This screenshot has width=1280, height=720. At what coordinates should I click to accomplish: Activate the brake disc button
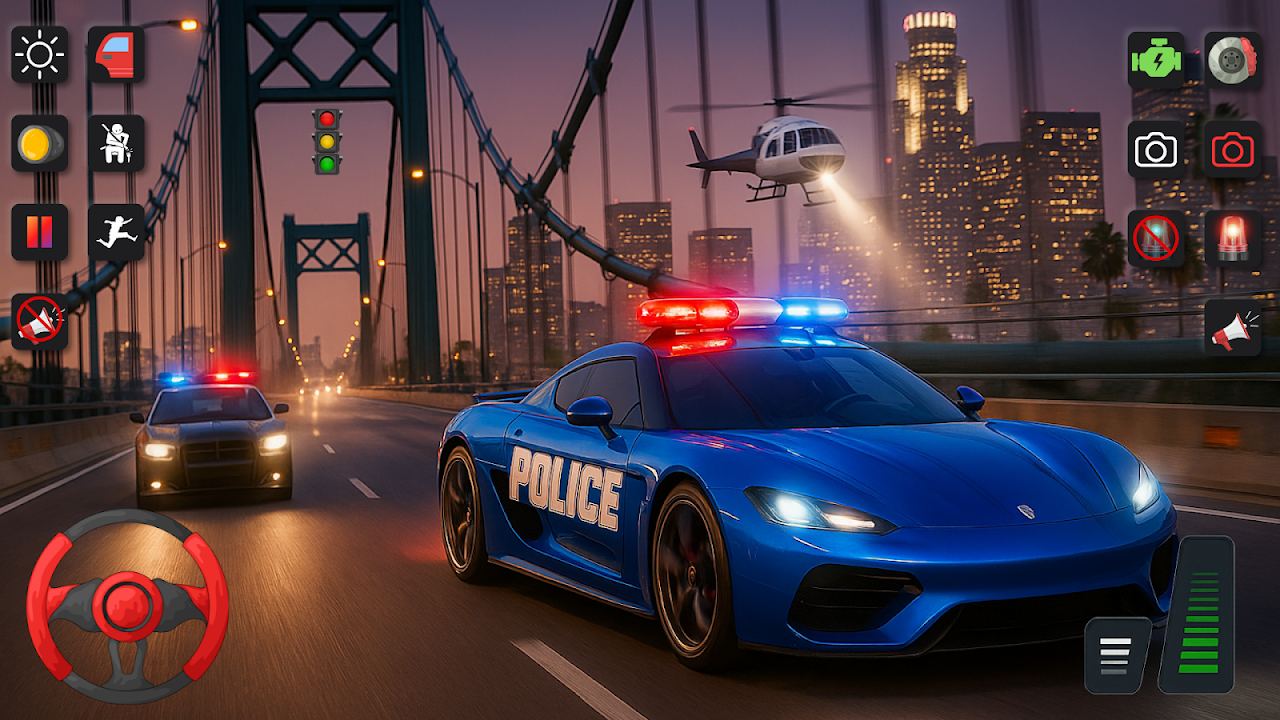click(1232, 60)
